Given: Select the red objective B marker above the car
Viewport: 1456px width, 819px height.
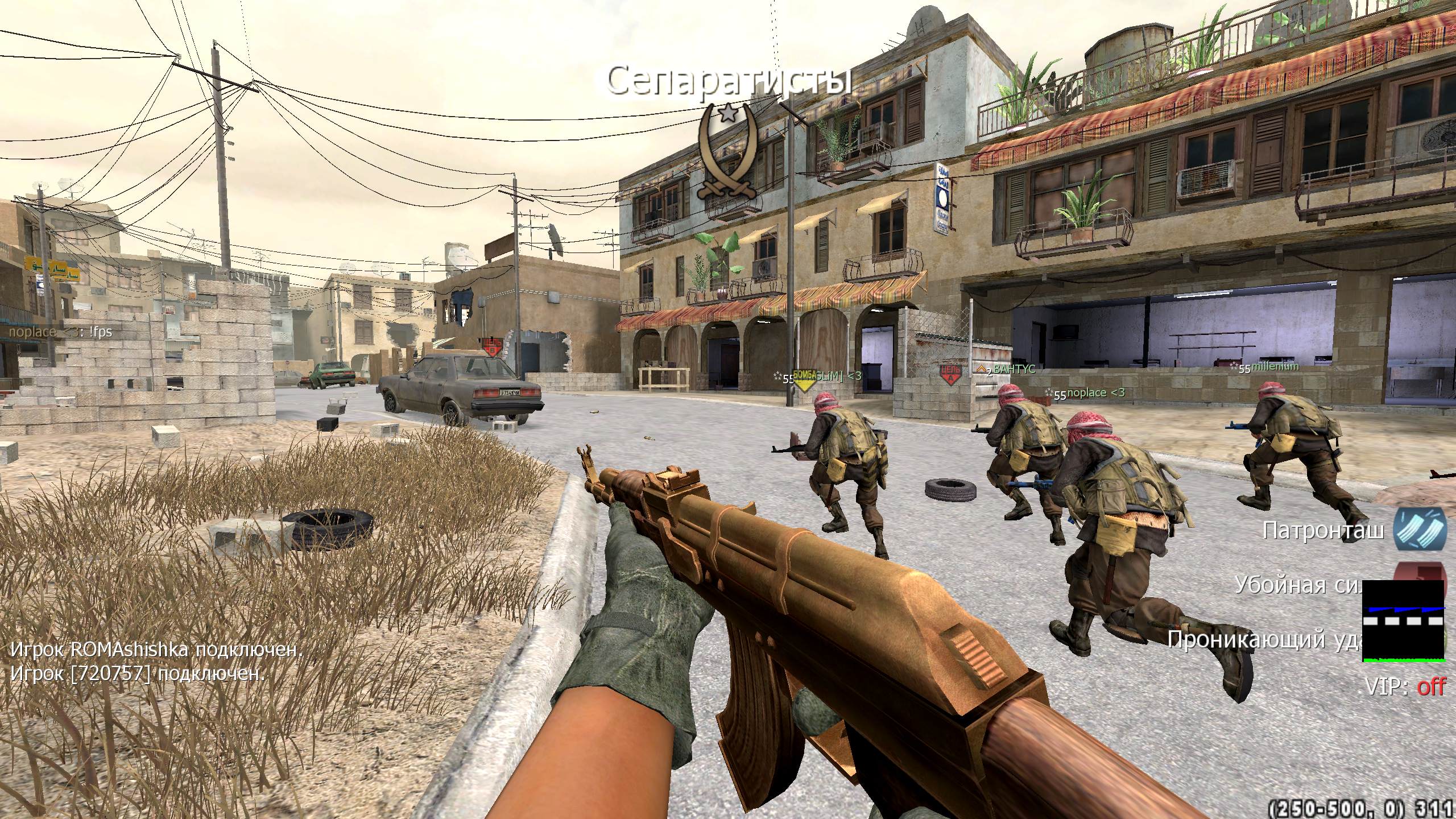Looking at the screenshot, I should point(491,346).
